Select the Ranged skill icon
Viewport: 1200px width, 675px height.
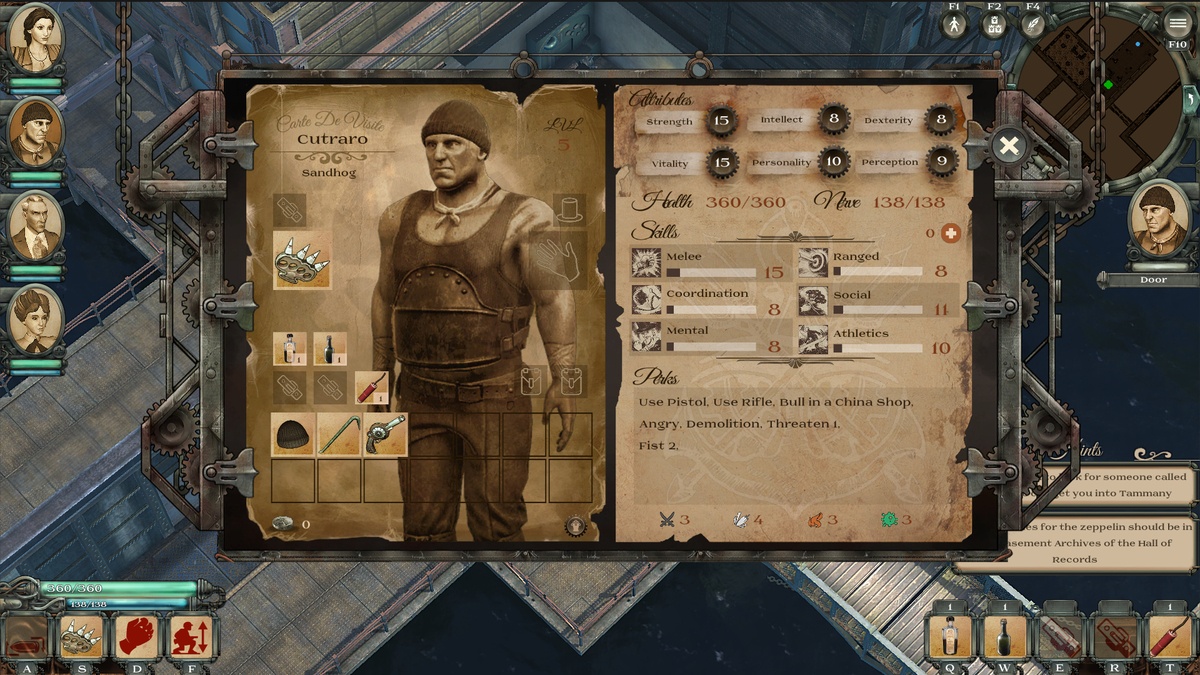813,263
